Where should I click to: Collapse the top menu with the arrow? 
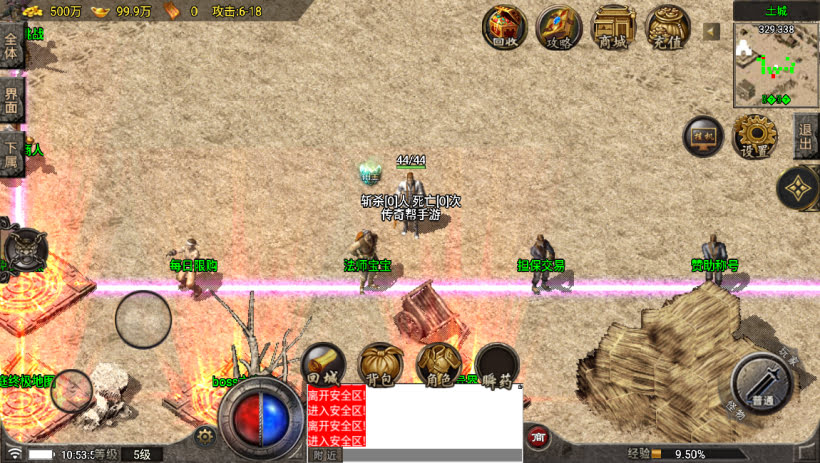pos(711,32)
